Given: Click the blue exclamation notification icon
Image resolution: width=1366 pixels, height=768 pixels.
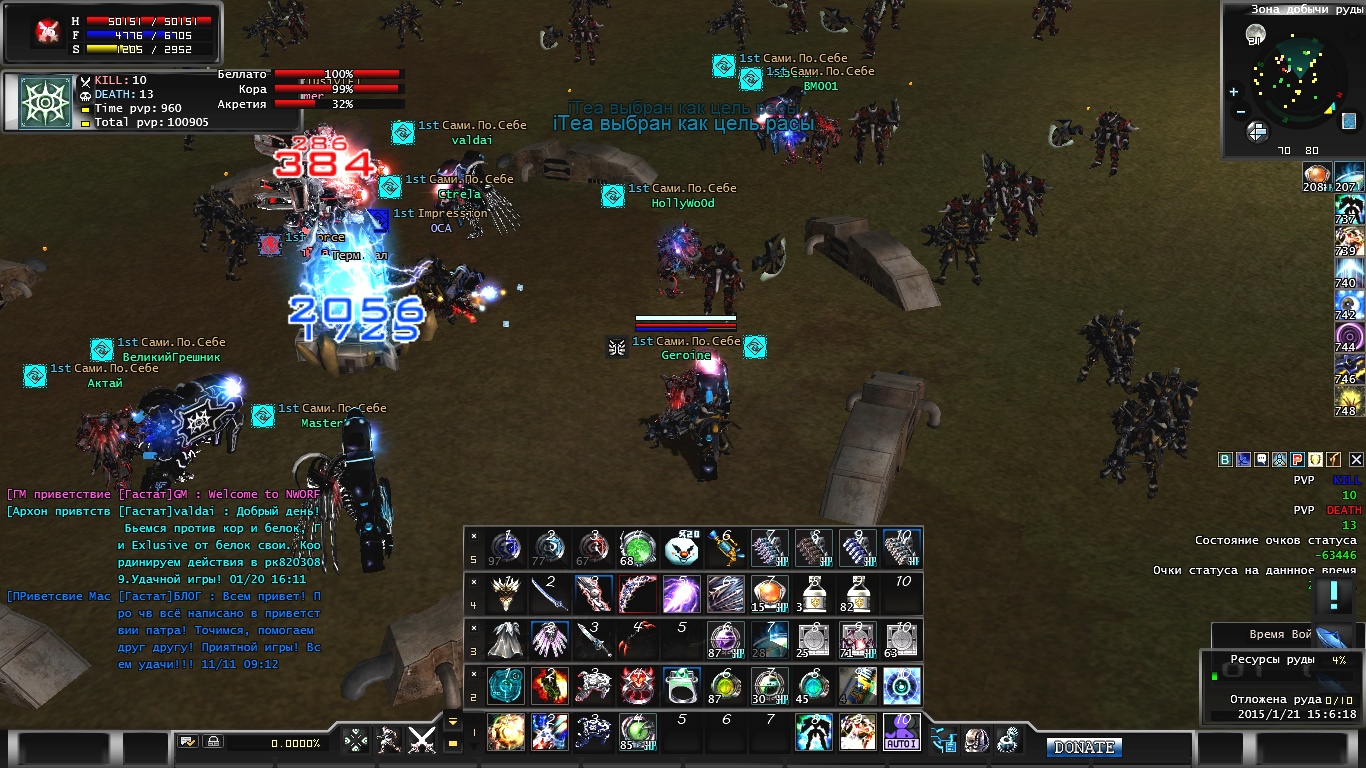Looking at the screenshot, I should tap(1333, 596).
